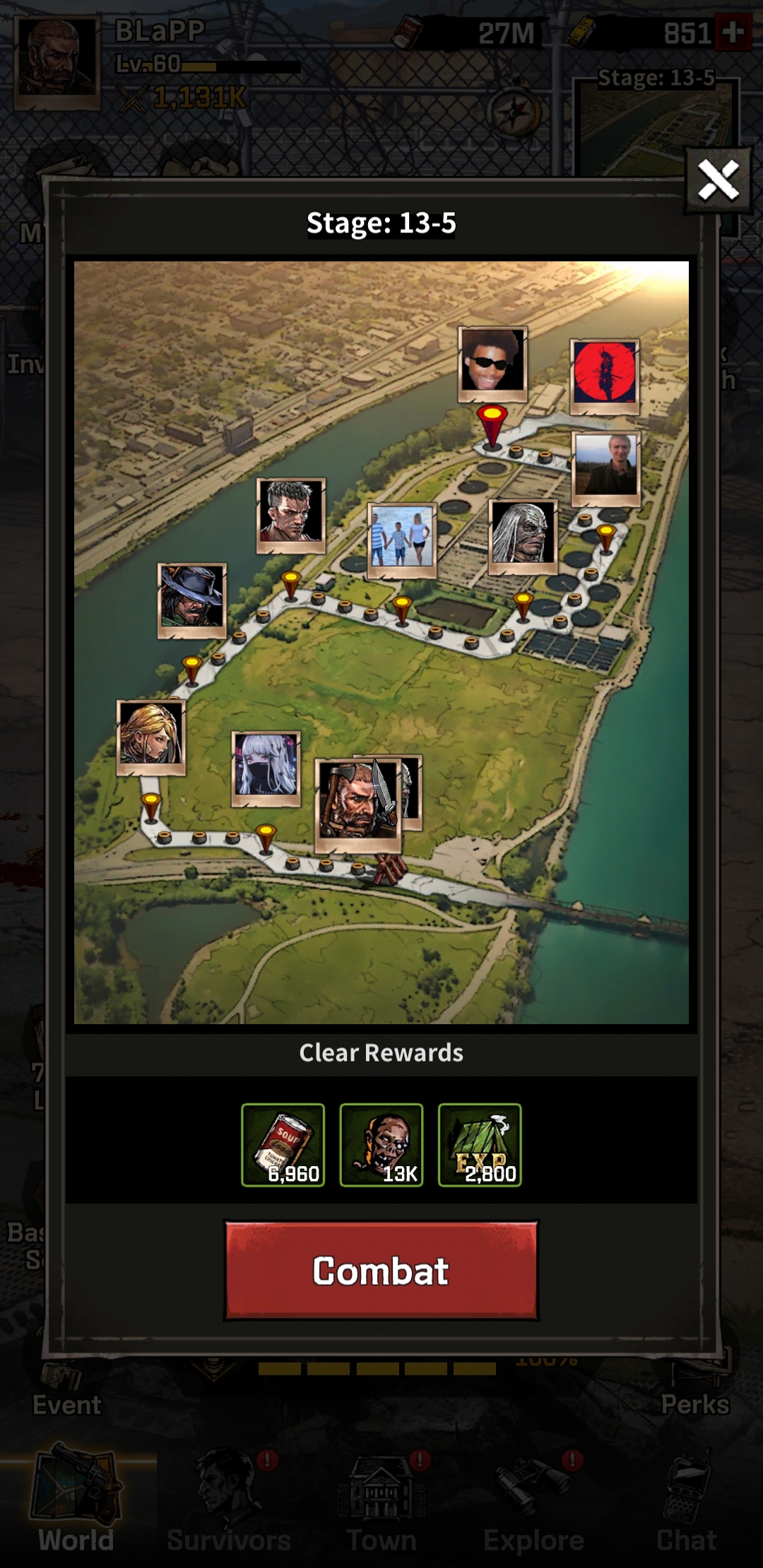
Task: Inspect the EXP tent clear reward
Action: click(480, 1144)
